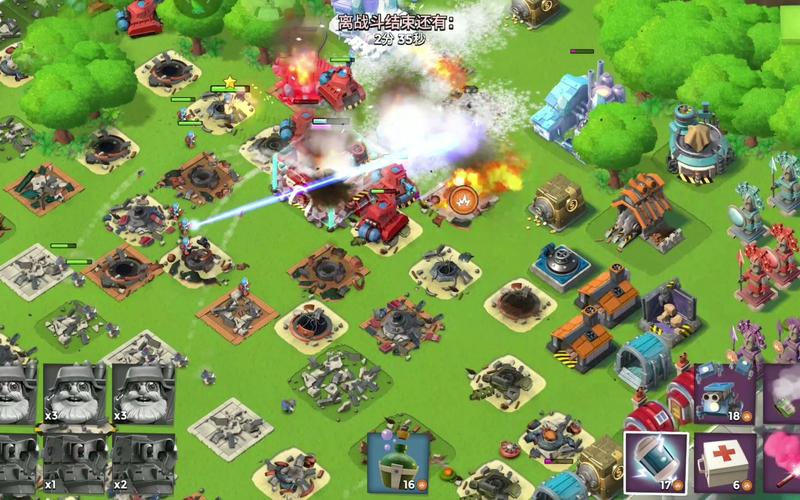
Task: Choose the pink Flare ability
Action: click(784, 462)
